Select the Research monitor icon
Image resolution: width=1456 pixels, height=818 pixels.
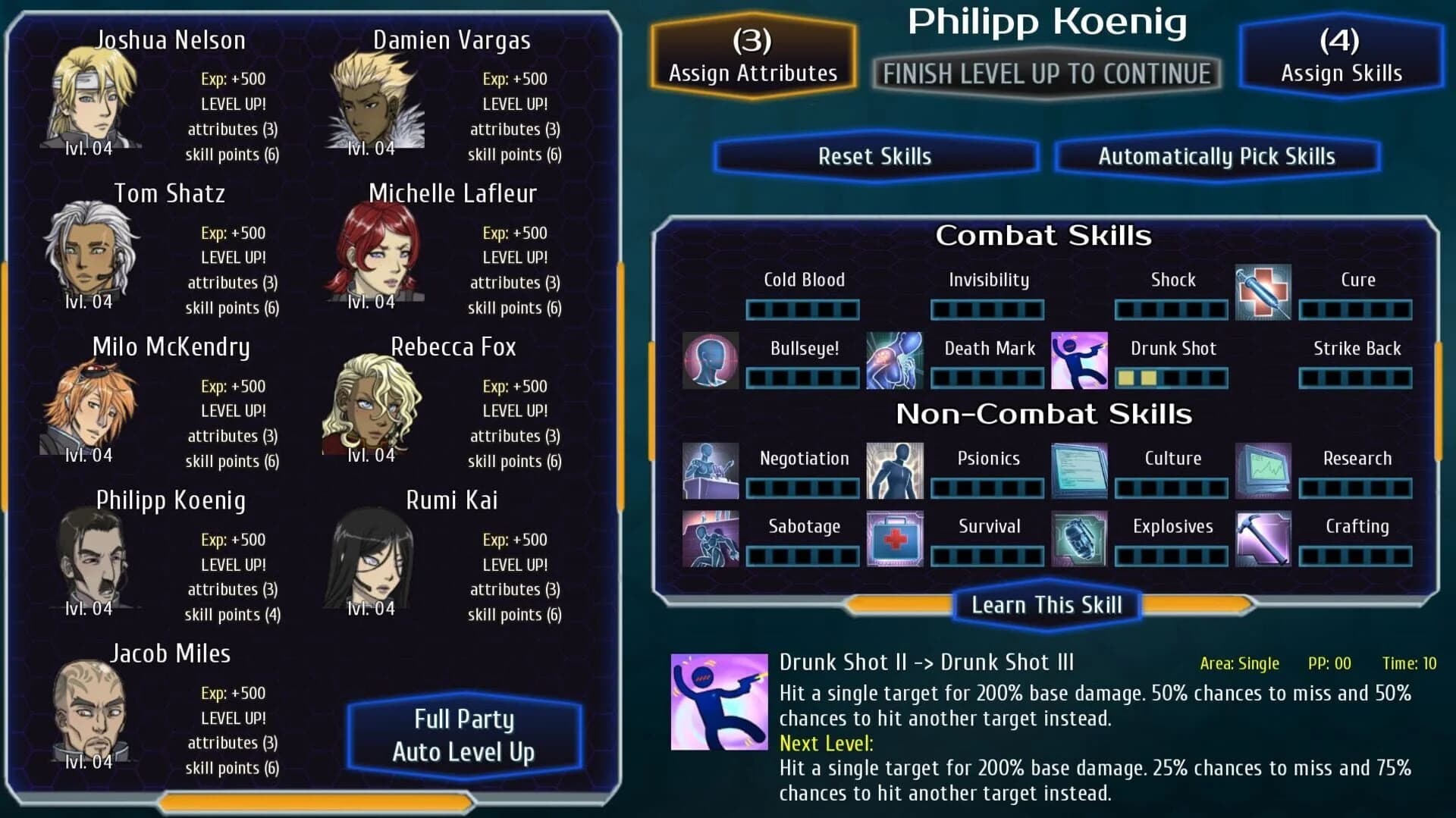1263,470
